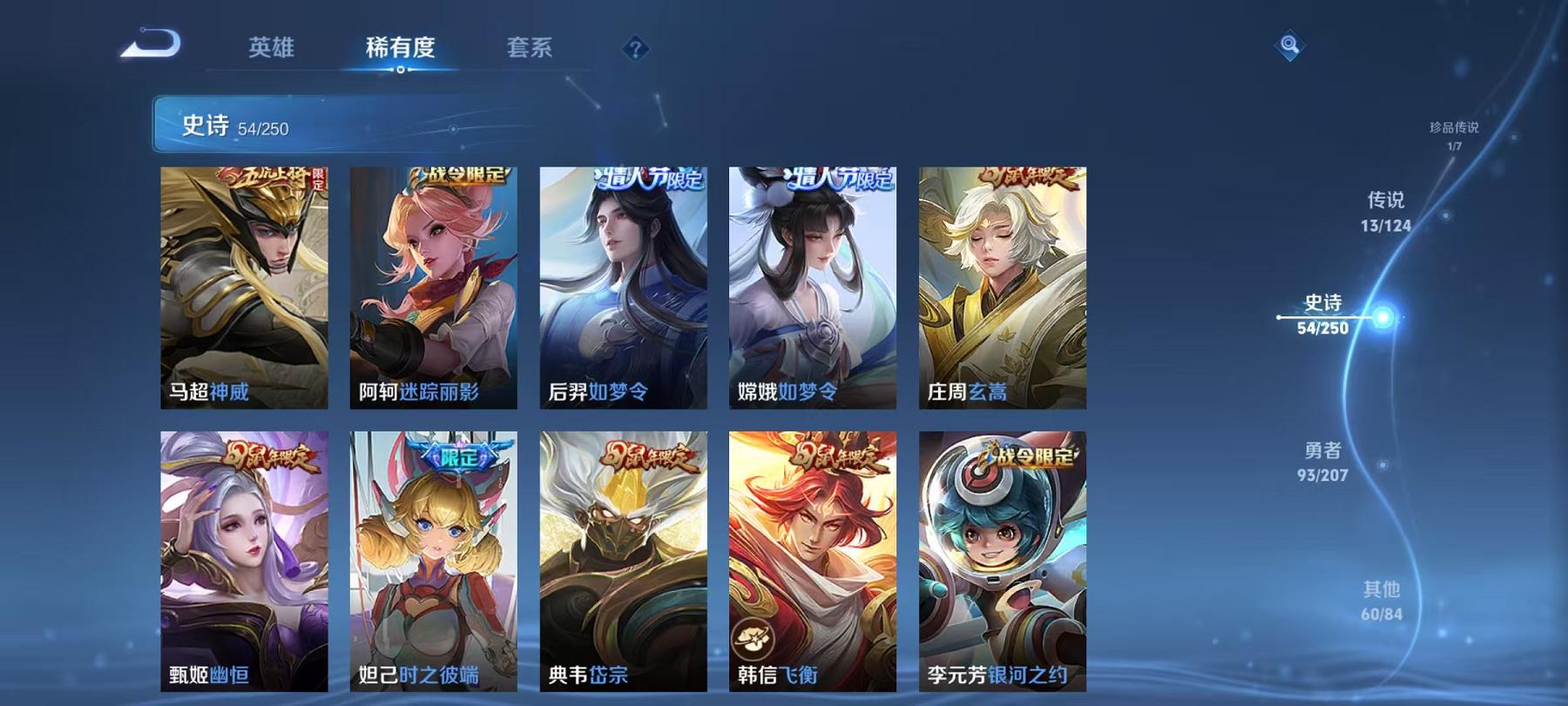Open the help question mark icon
This screenshot has width=1568, height=706.
(x=636, y=49)
